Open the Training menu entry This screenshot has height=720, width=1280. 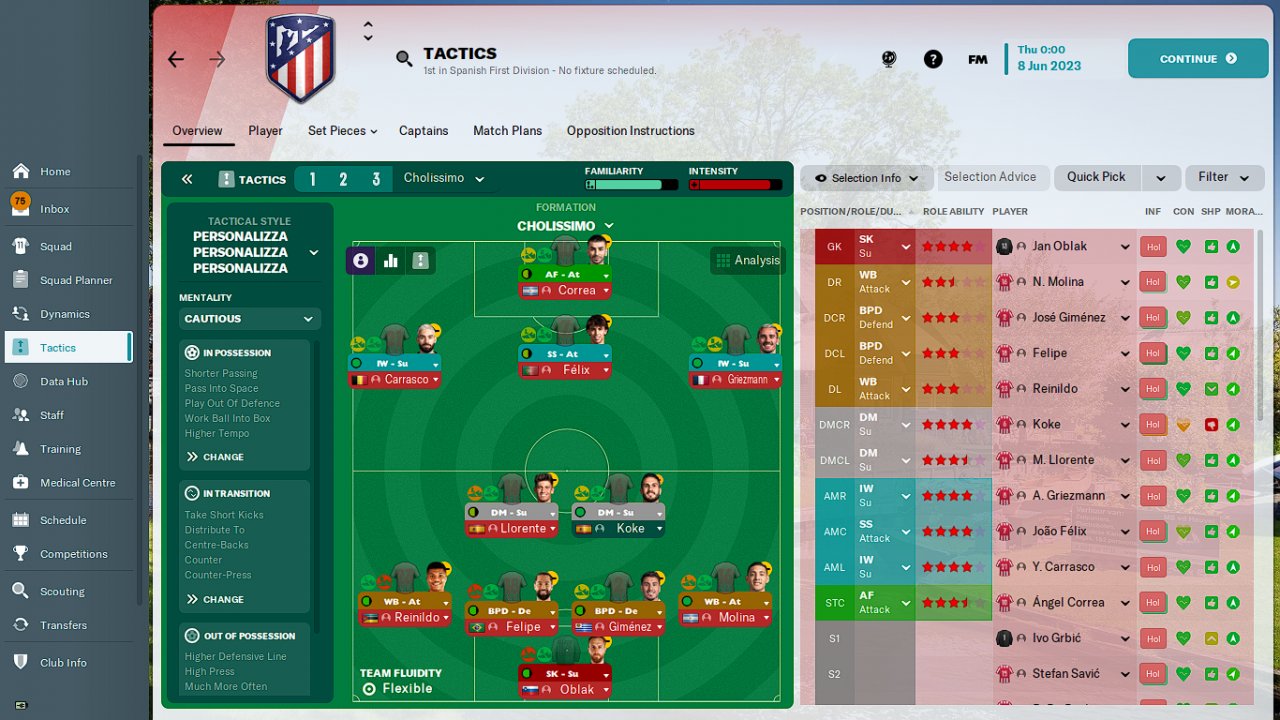click(x=60, y=449)
